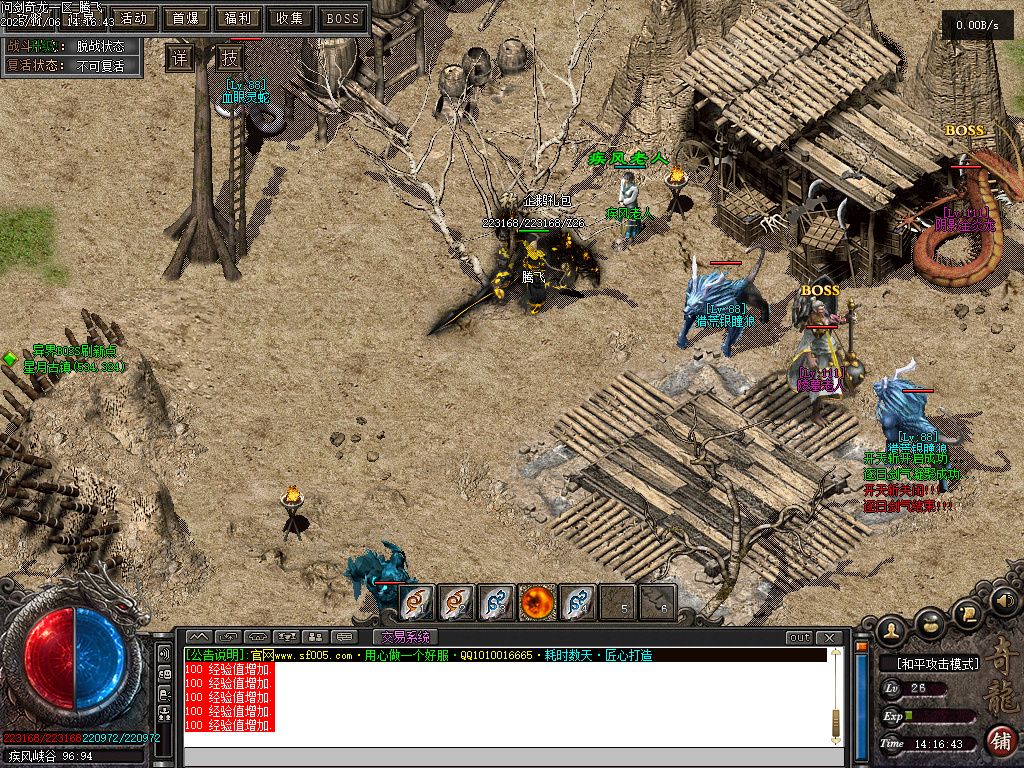Screen dimensions: 1024x768
Task: Open the 交易系统 trade system tab
Action: pyautogui.click(x=405, y=637)
